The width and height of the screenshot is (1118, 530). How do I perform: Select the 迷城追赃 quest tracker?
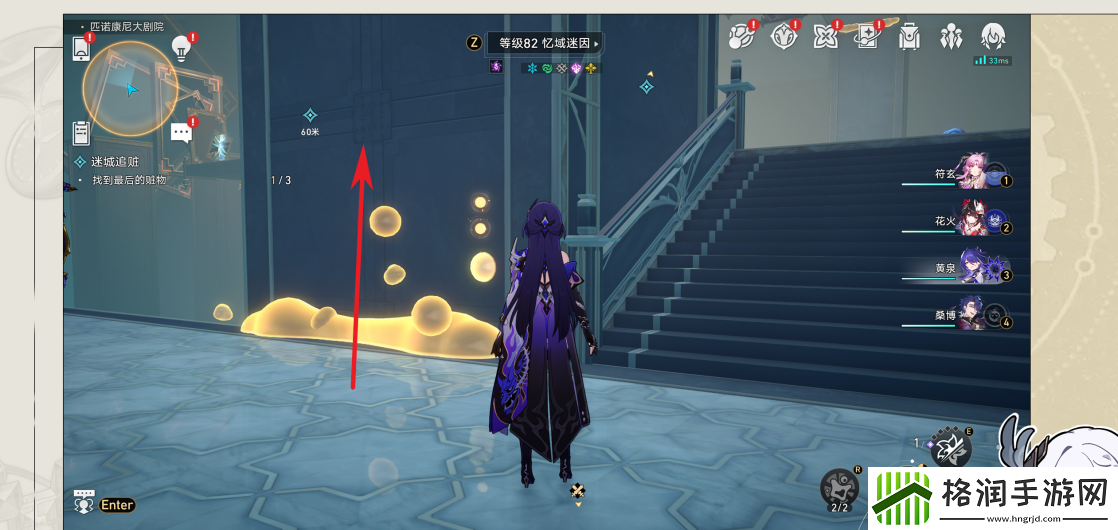115,161
